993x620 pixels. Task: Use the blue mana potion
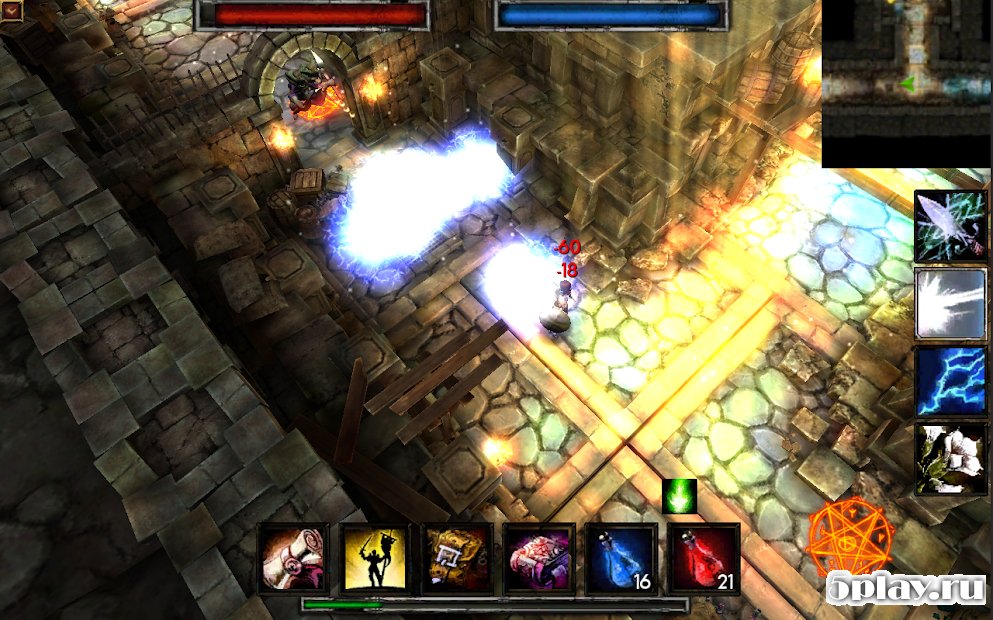click(621, 559)
